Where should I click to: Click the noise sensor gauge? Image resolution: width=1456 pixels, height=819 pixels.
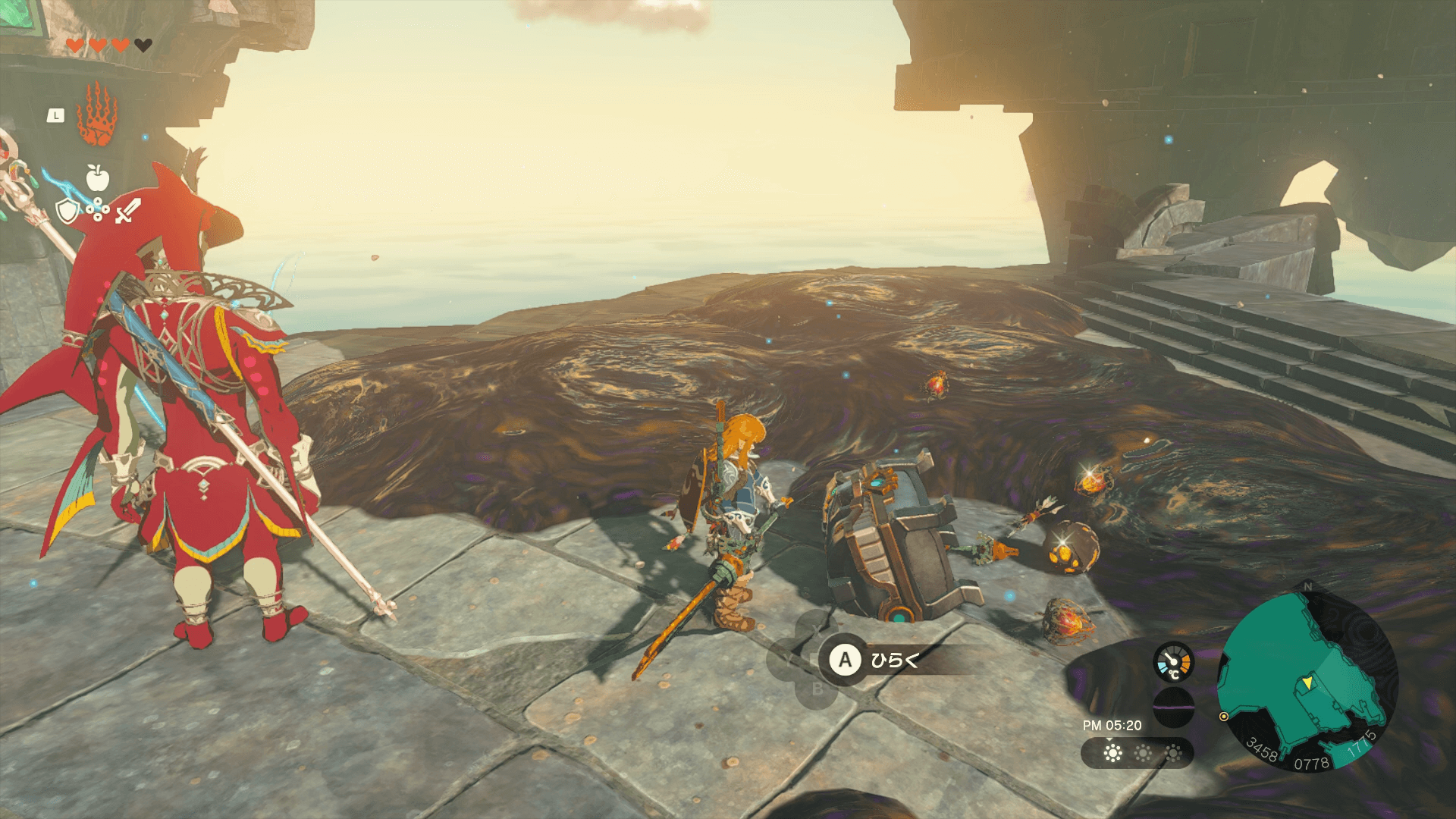click(x=1173, y=707)
